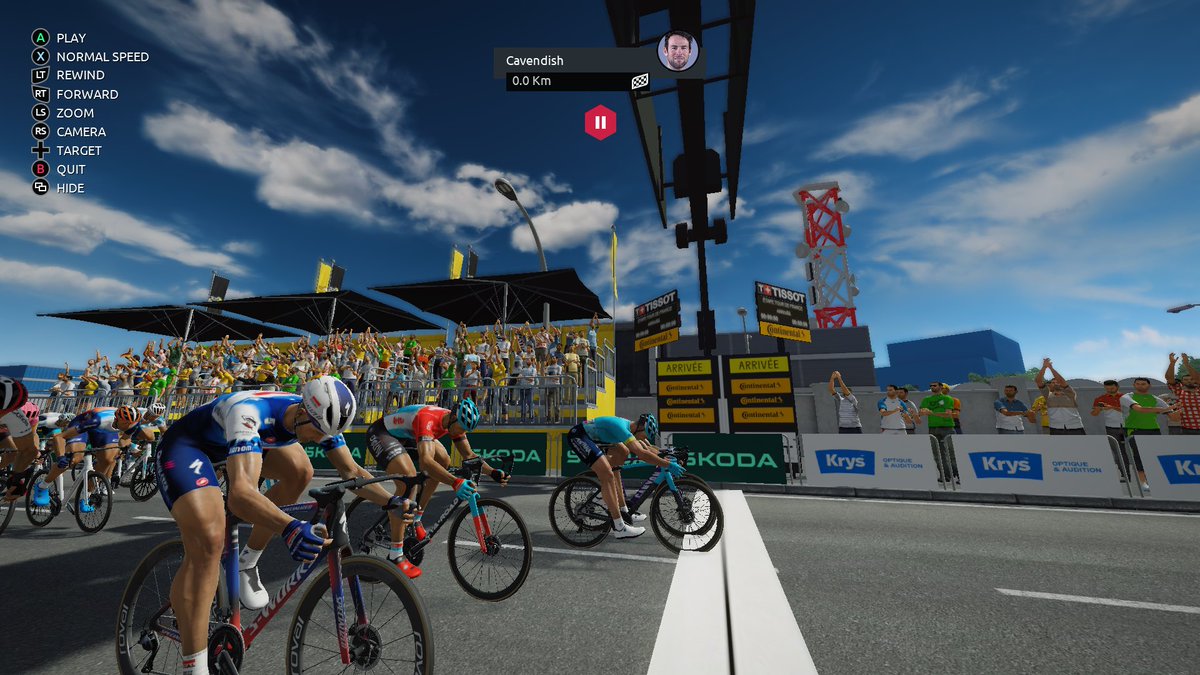Viewport: 1200px width, 675px height.
Task: Select the Cavendish rider portrait
Action: pos(677,51)
